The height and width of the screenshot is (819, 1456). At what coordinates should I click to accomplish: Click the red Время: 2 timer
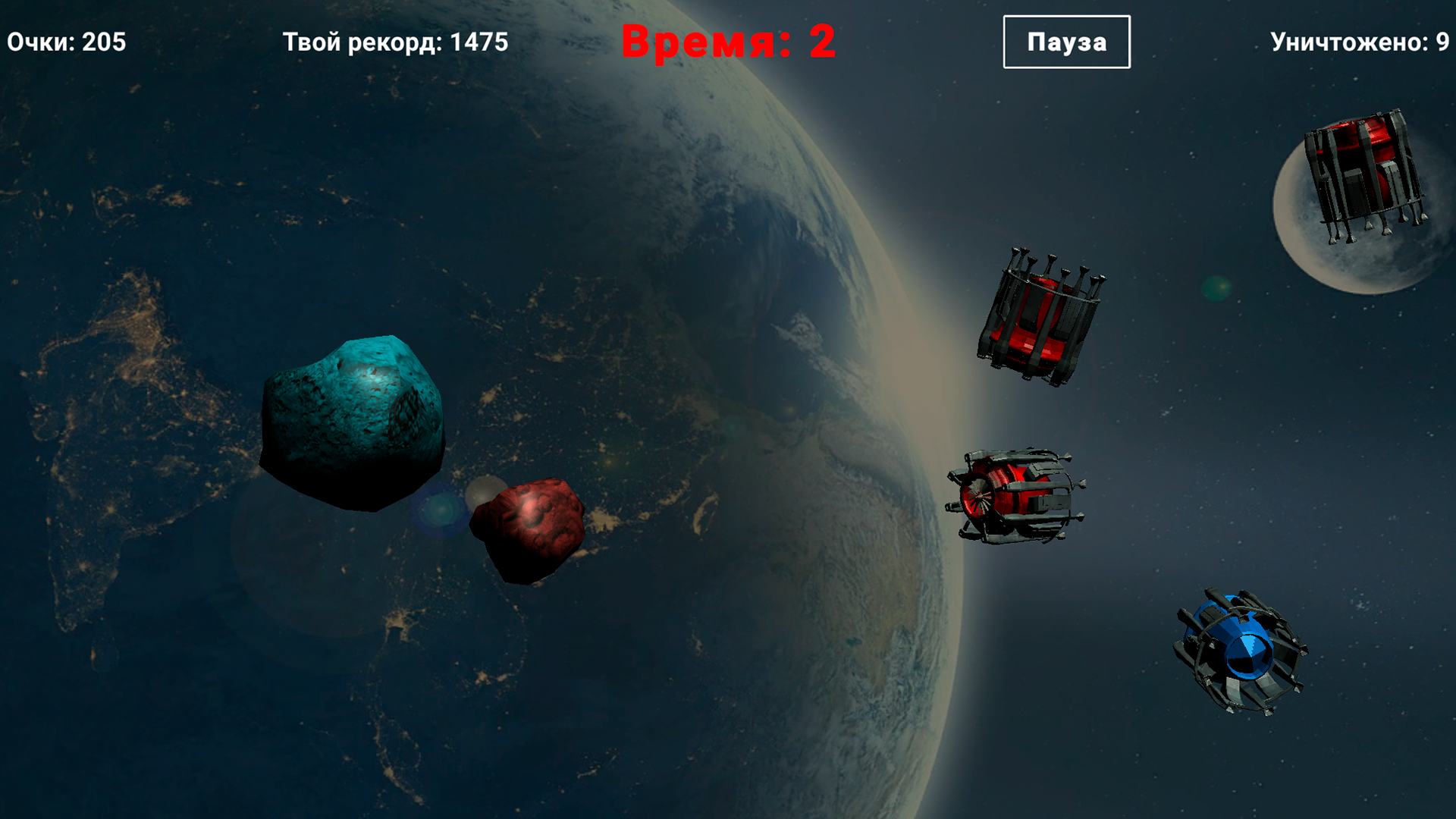(730, 42)
